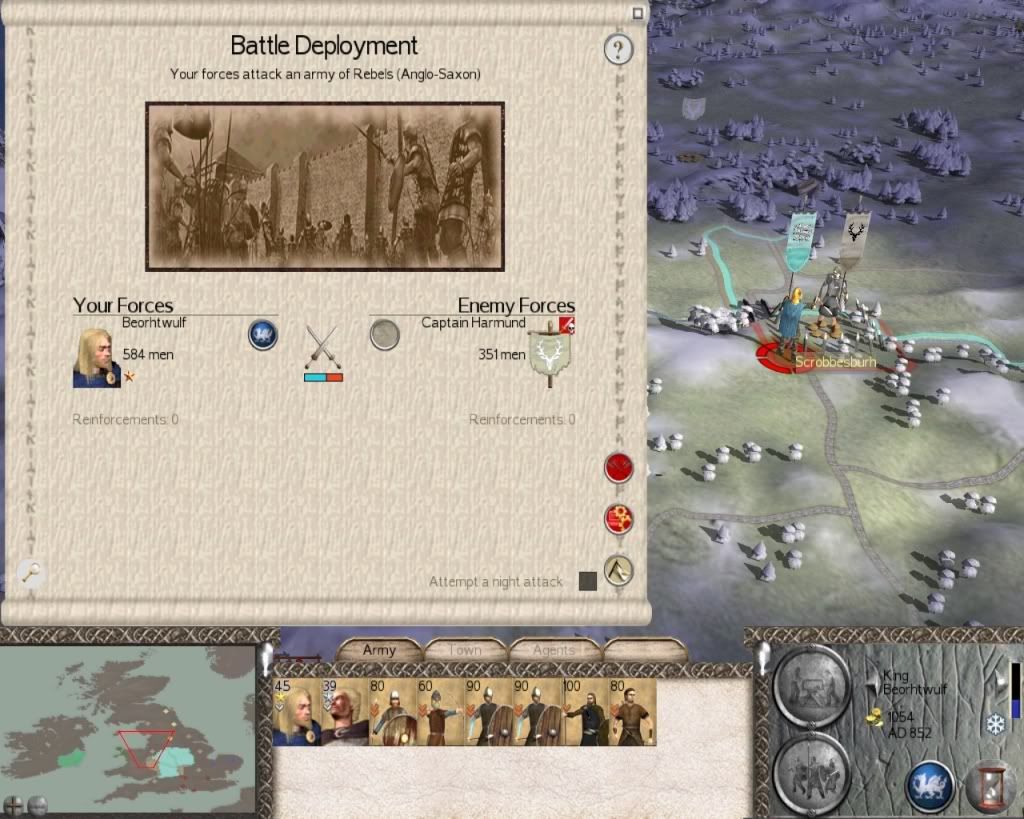Viewport: 1024px width, 819px height.
Task: Switch to the Army tab
Action: [x=379, y=650]
